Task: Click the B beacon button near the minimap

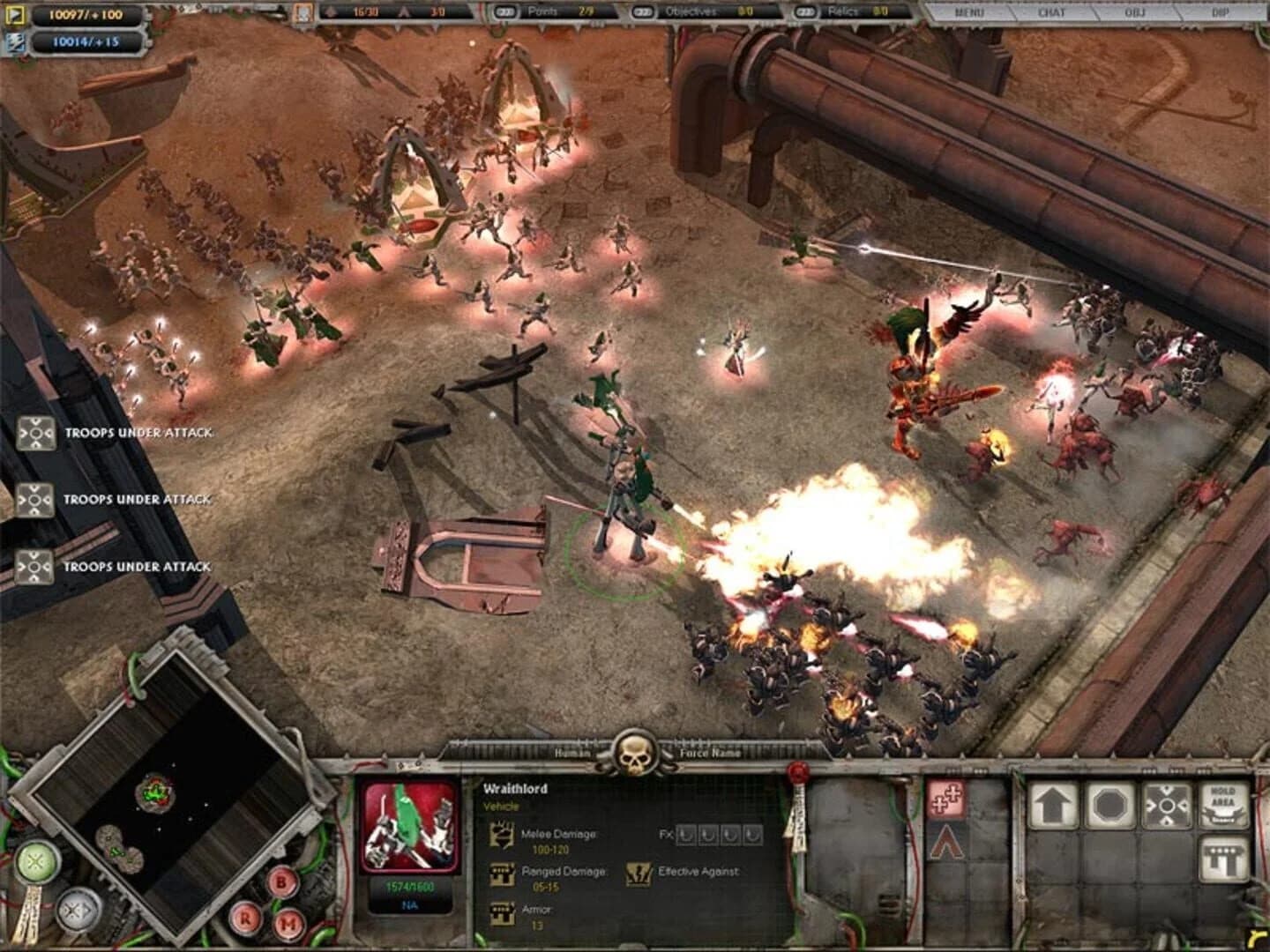Action: 280,883
